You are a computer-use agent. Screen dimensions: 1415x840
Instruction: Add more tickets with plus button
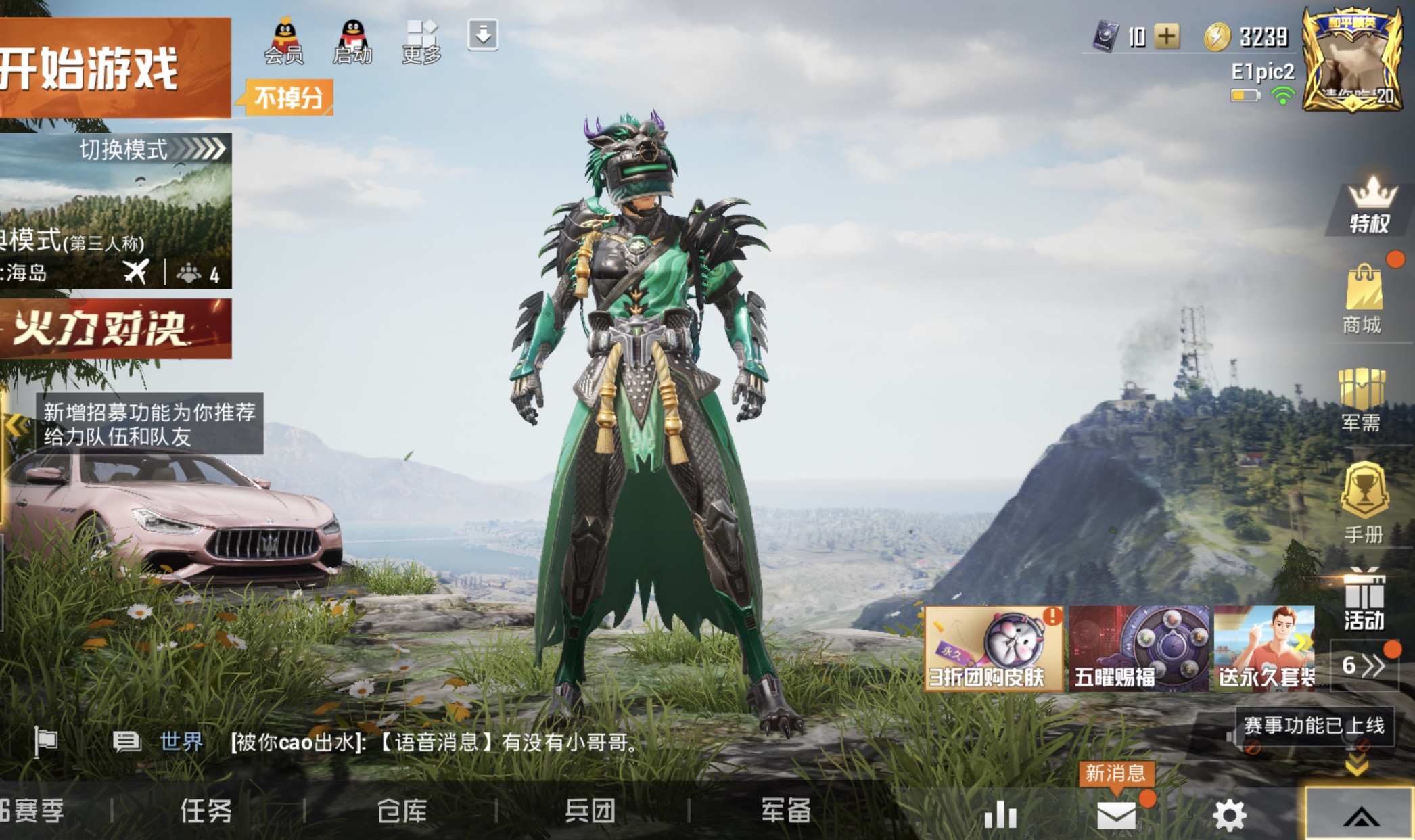(1167, 37)
